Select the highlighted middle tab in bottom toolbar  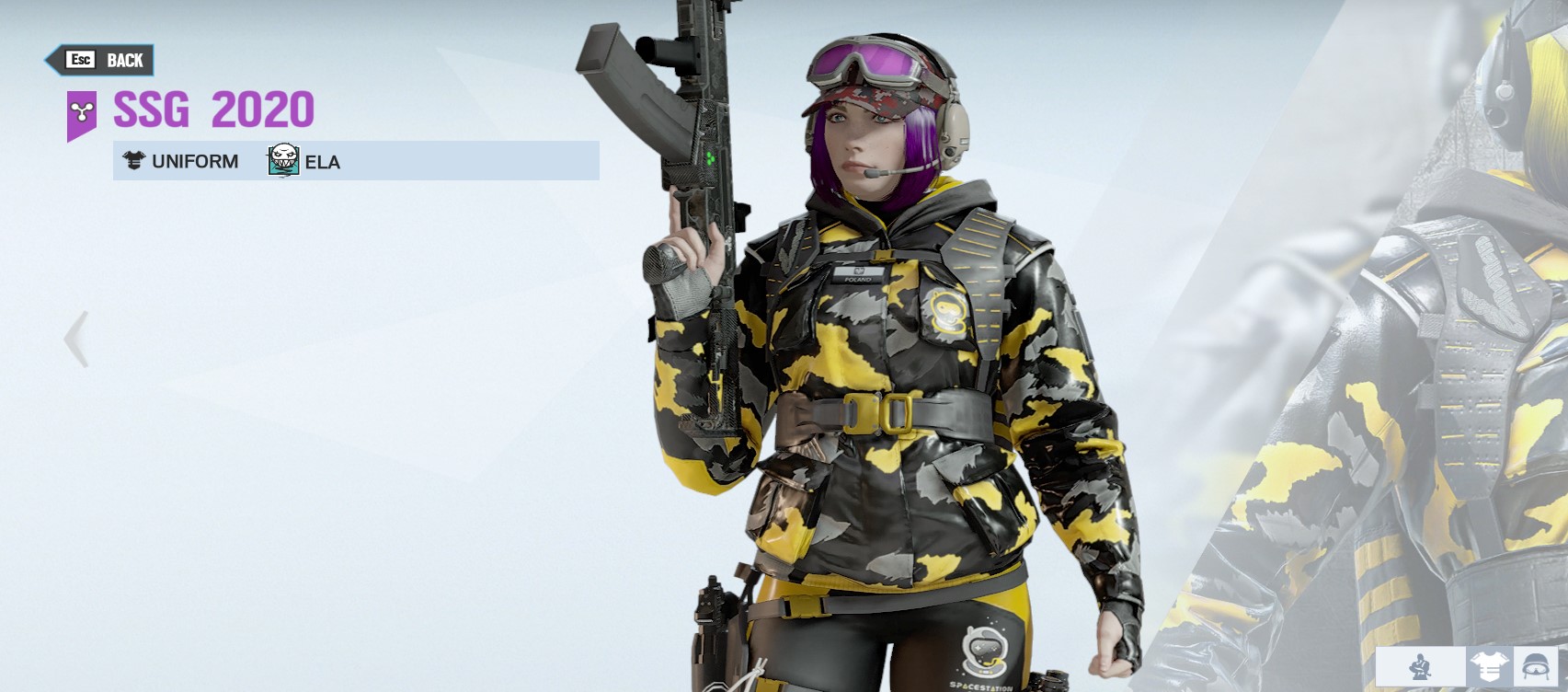(x=1488, y=667)
